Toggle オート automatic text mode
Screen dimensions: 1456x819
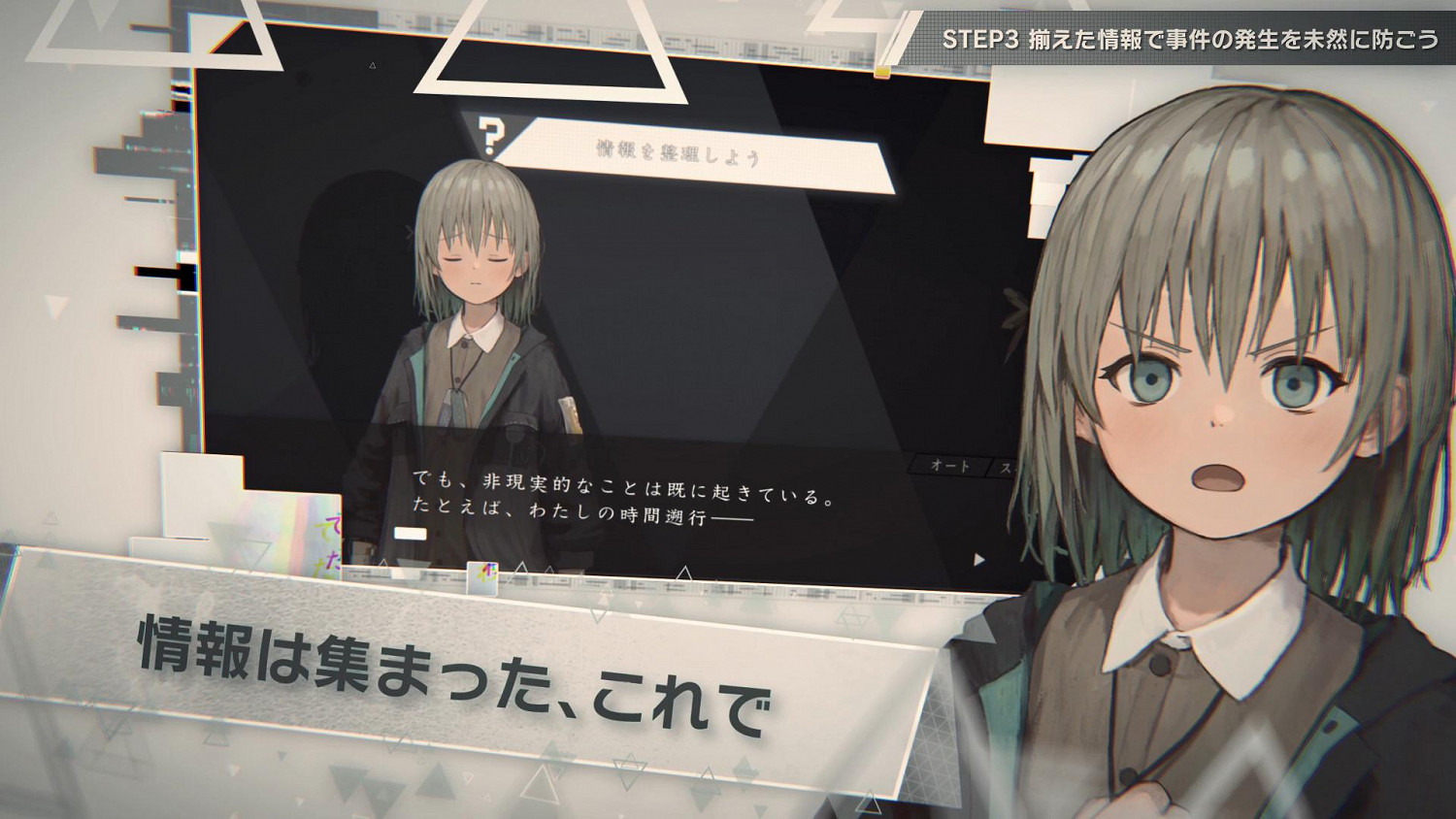coord(949,466)
